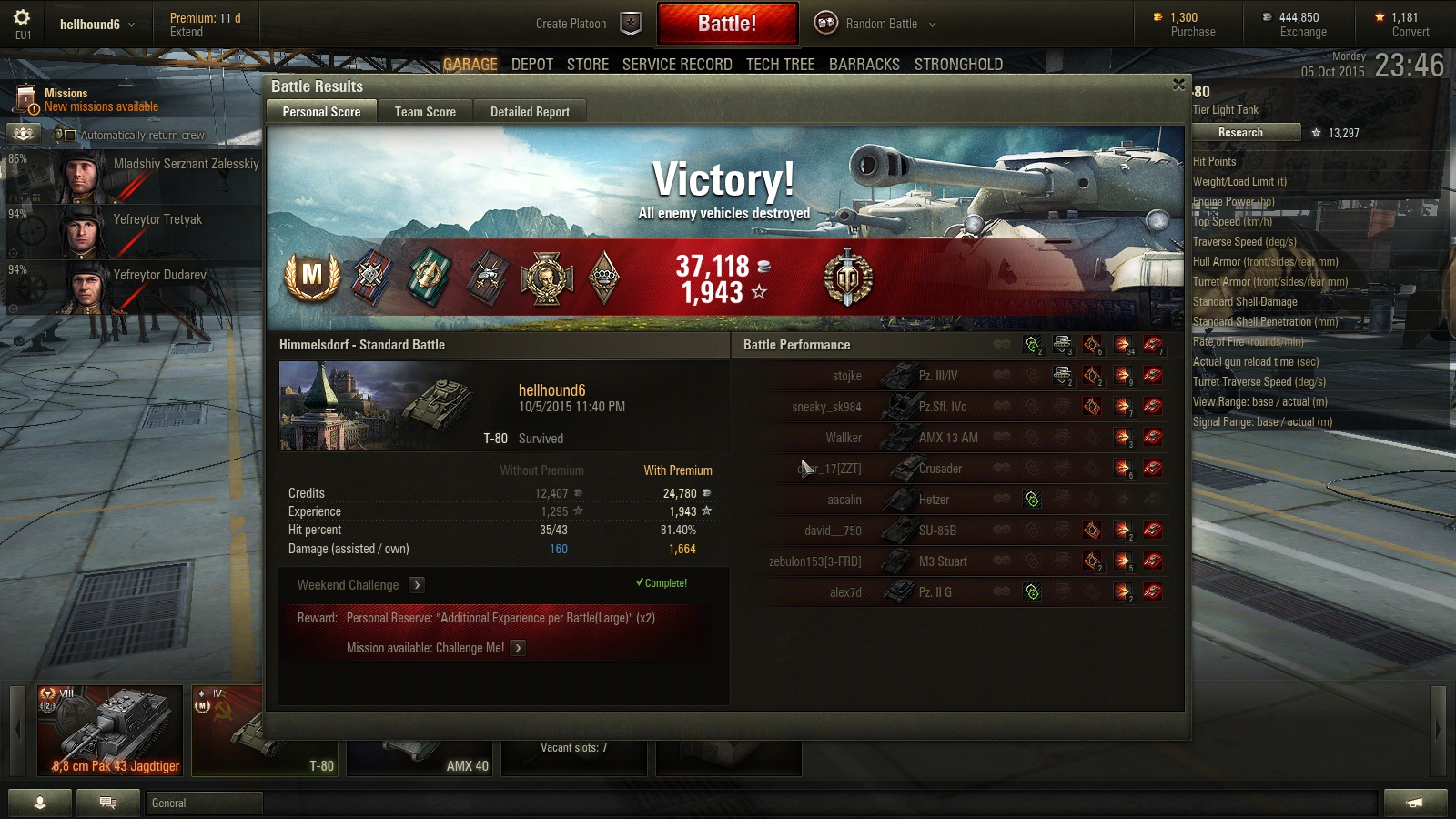
Task: Enter the Stronghold menu
Action: 958,65
